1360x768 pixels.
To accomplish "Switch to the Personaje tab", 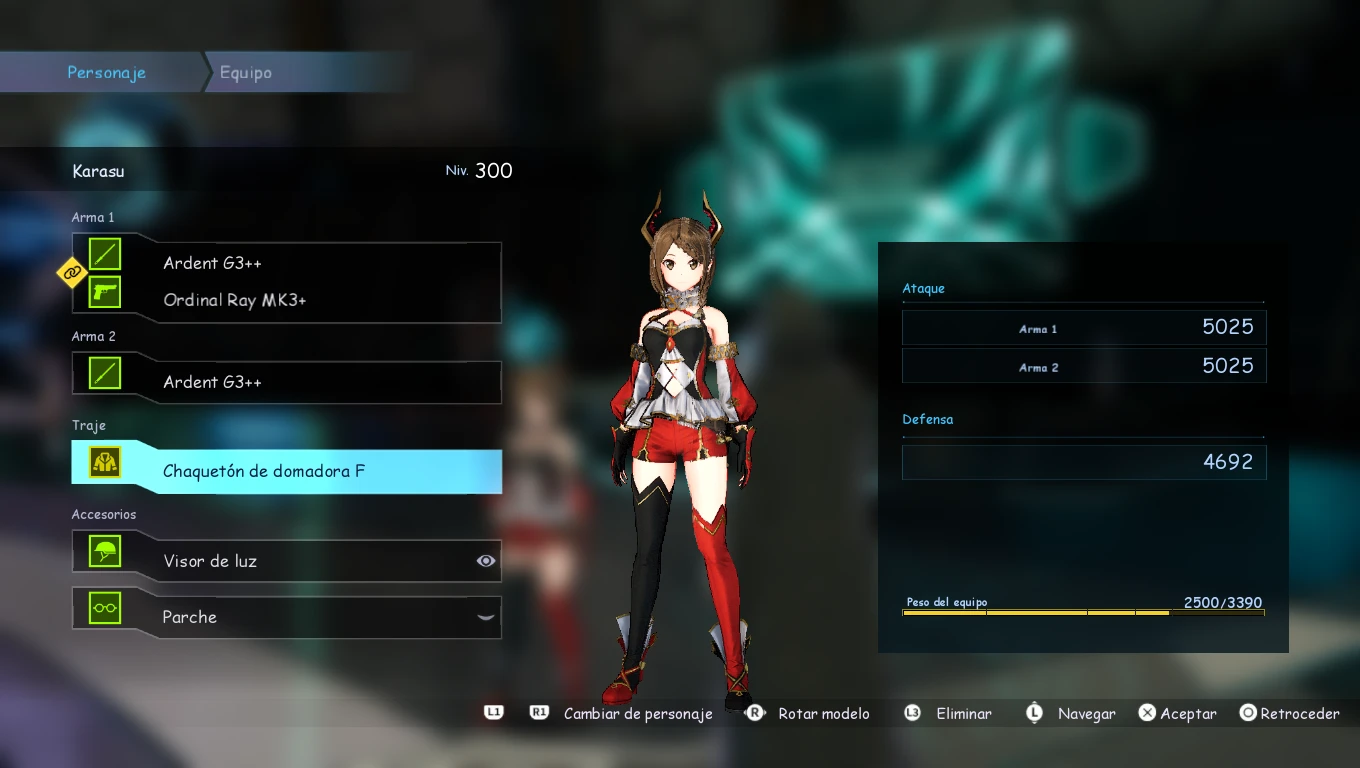I will click(x=106, y=73).
